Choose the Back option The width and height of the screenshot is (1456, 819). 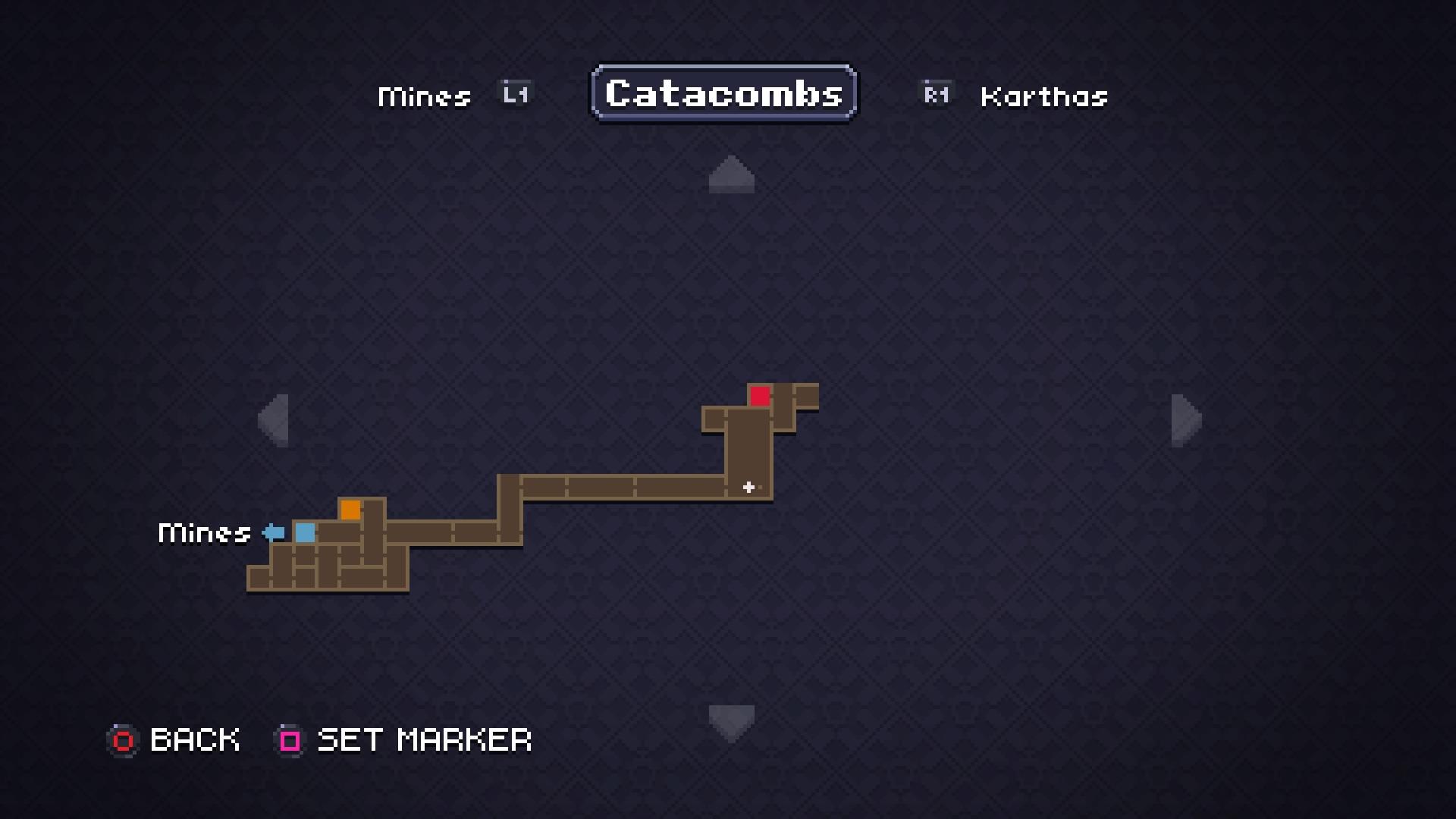click(174, 740)
